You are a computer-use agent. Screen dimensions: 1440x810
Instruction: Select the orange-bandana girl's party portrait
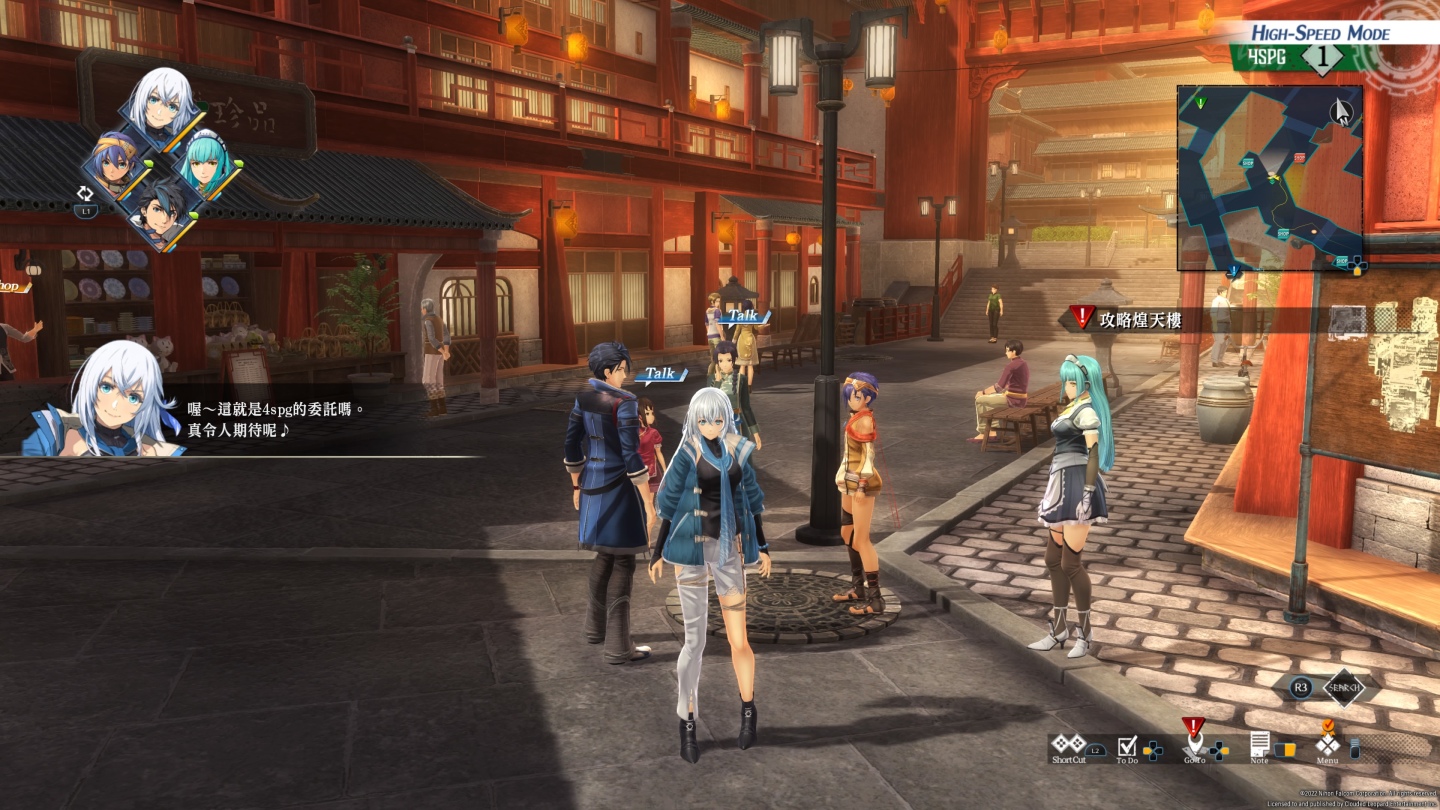[113, 166]
